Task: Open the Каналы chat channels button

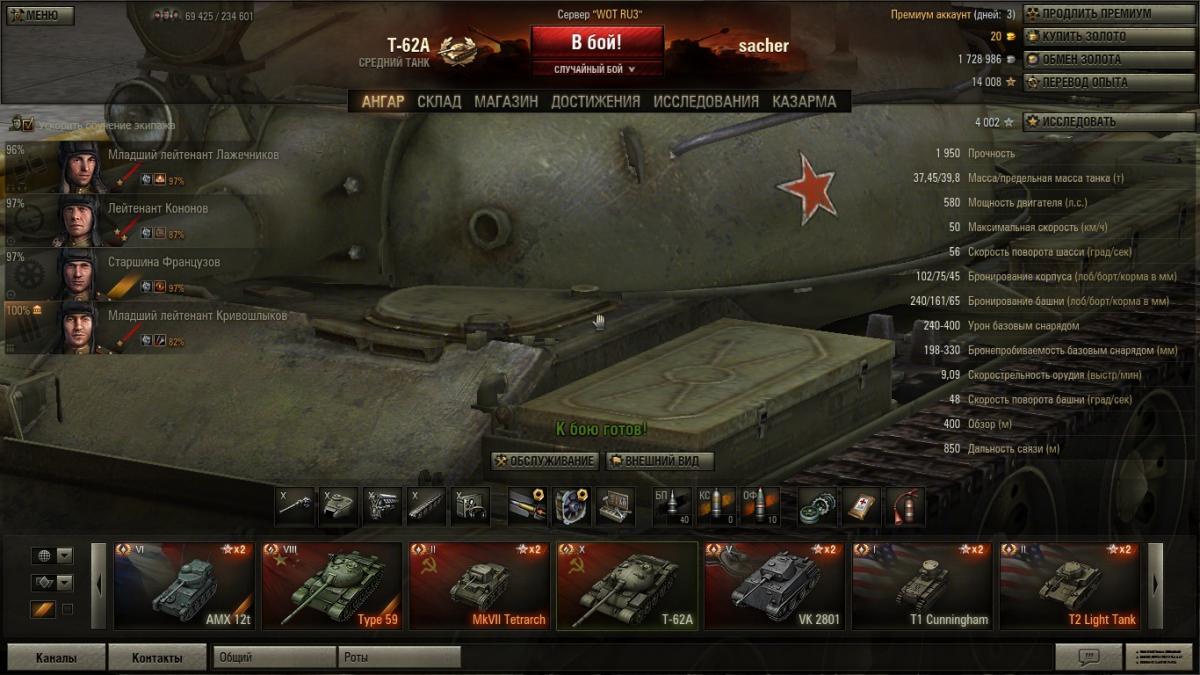Action: (x=56, y=657)
